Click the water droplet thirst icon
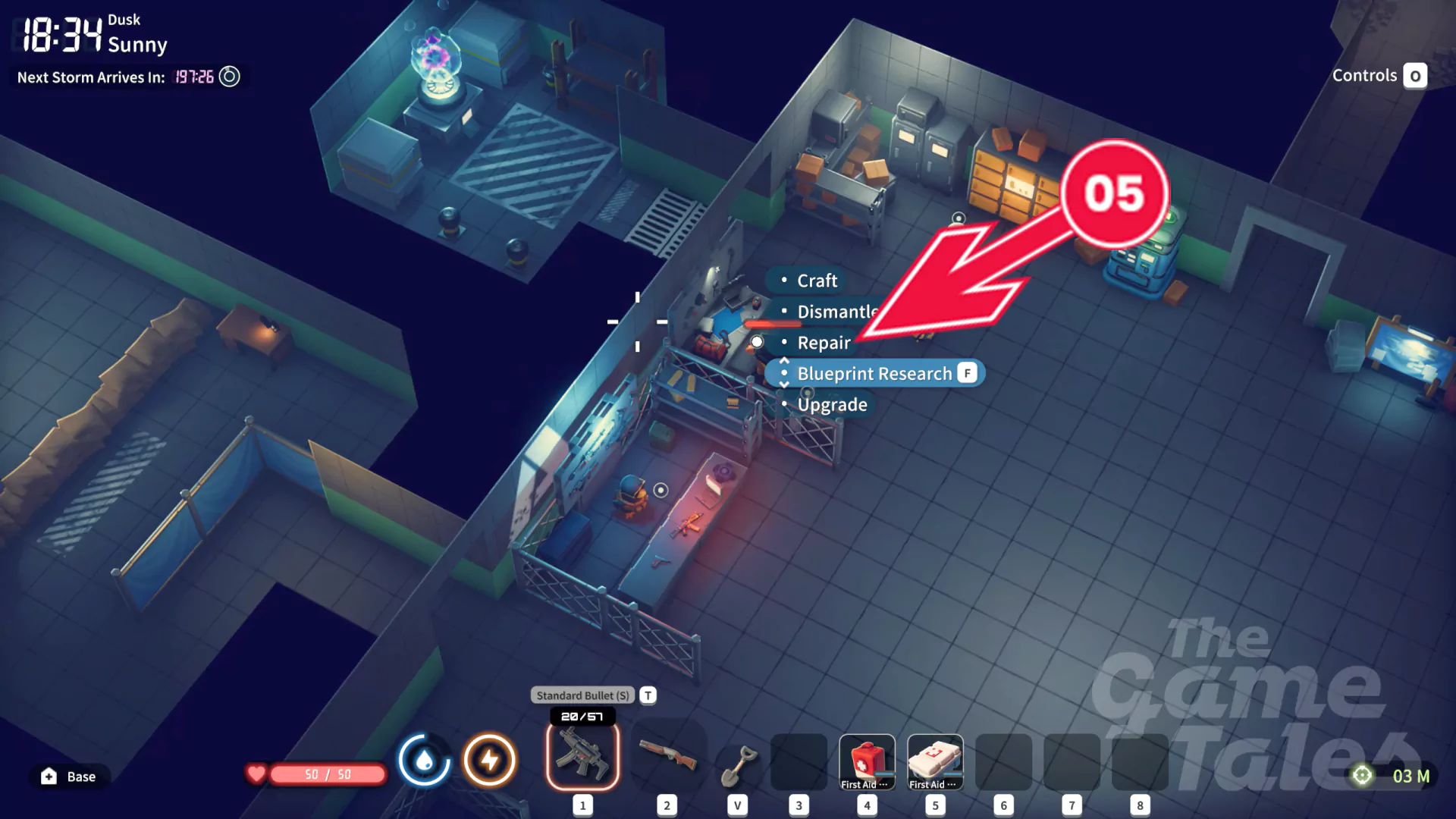The width and height of the screenshot is (1456, 819). point(424,760)
